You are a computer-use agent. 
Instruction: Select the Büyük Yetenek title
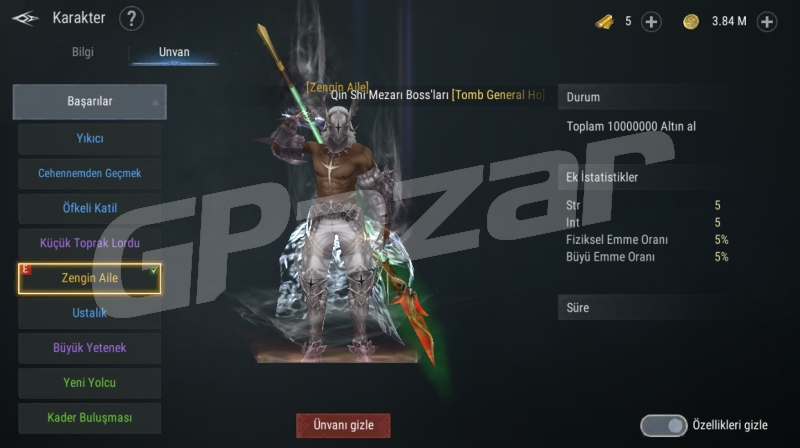[x=90, y=348]
